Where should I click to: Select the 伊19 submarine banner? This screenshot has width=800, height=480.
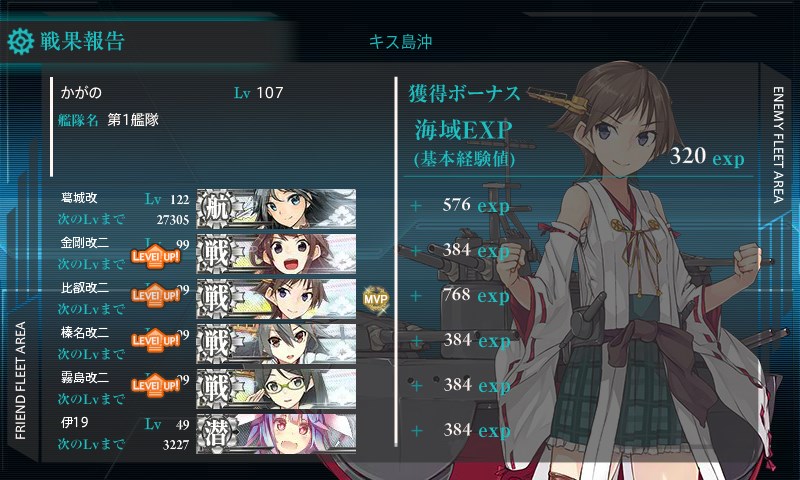coord(276,431)
